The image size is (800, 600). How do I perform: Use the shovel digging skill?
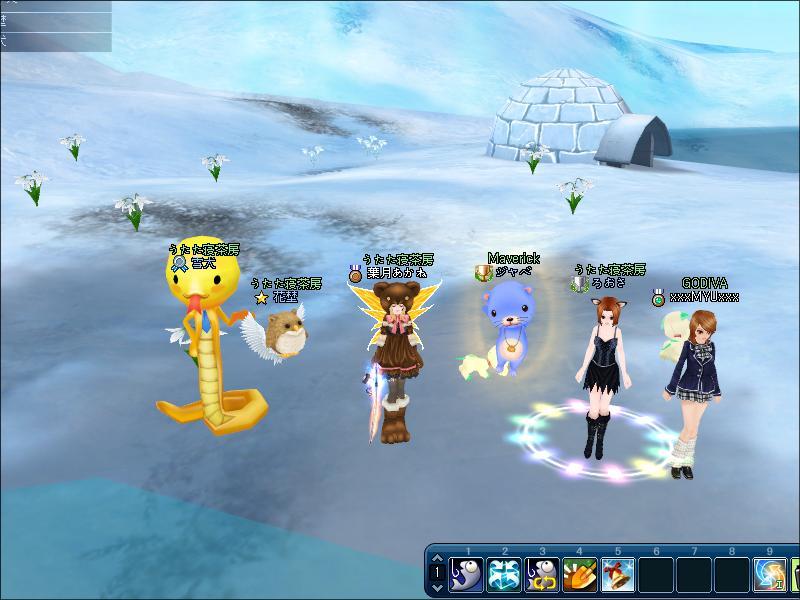(x=580, y=575)
